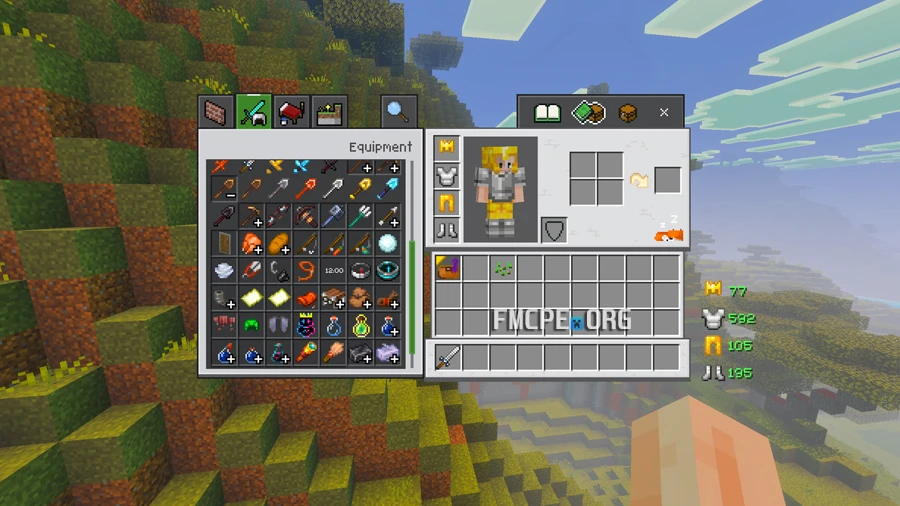
Task: Click the gold helmet armor slot
Action: coord(446,148)
